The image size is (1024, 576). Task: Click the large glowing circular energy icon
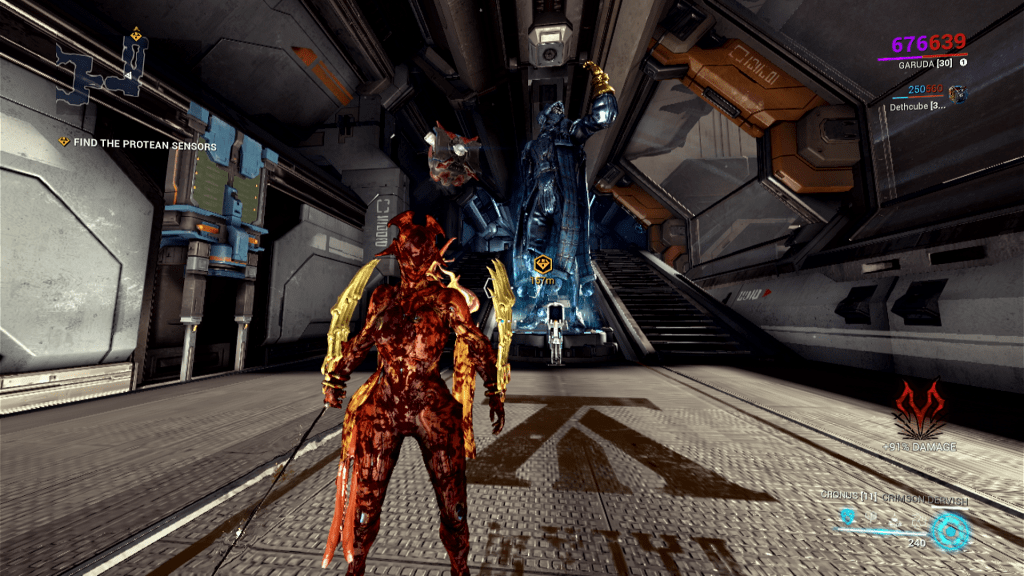tap(949, 530)
